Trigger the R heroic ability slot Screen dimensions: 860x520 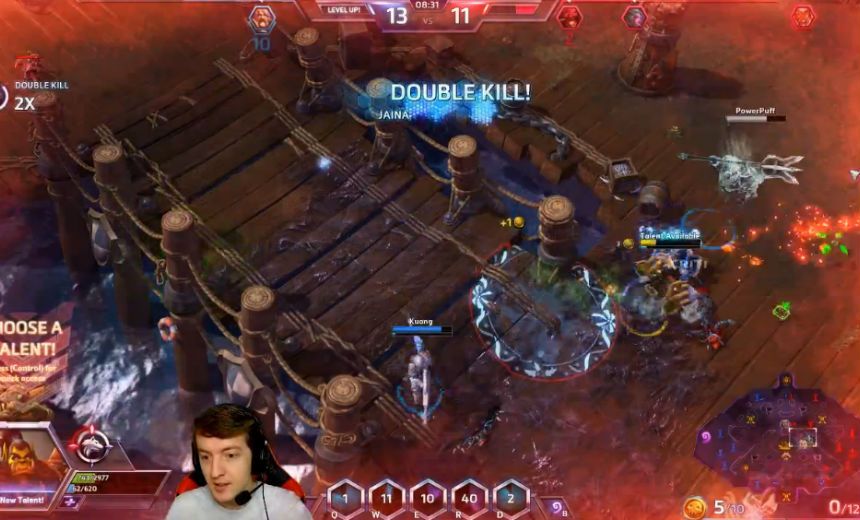pyautogui.click(x=468, y=497)
